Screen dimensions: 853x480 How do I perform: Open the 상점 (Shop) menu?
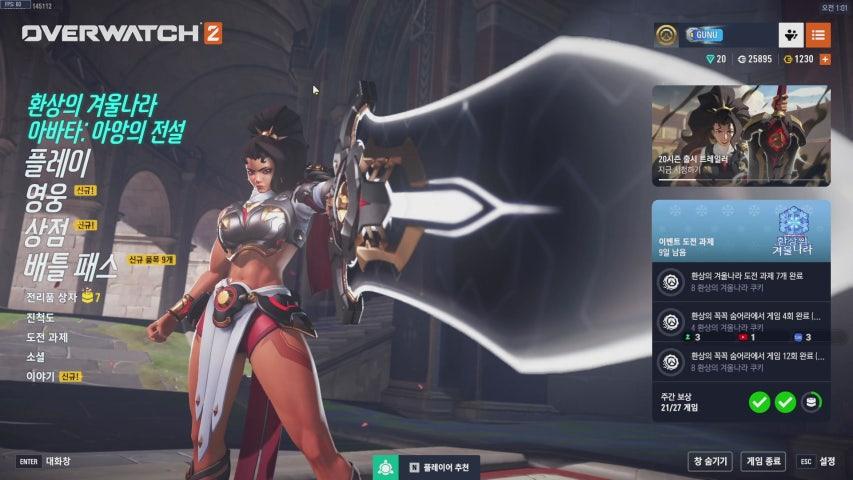click(x=46, y=231)
